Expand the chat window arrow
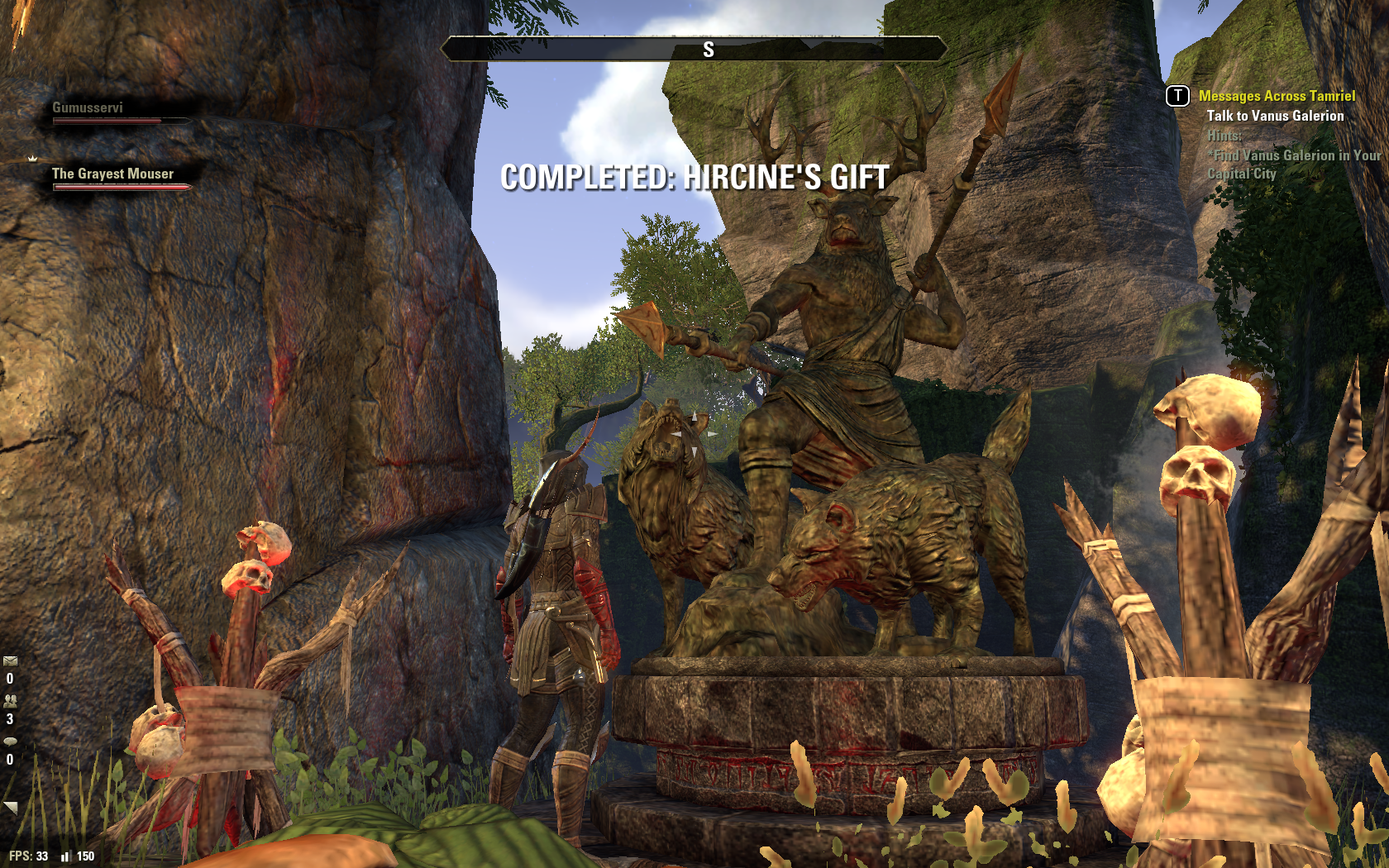This screenshot has height=868, width=1389. (x=10, y=807)
